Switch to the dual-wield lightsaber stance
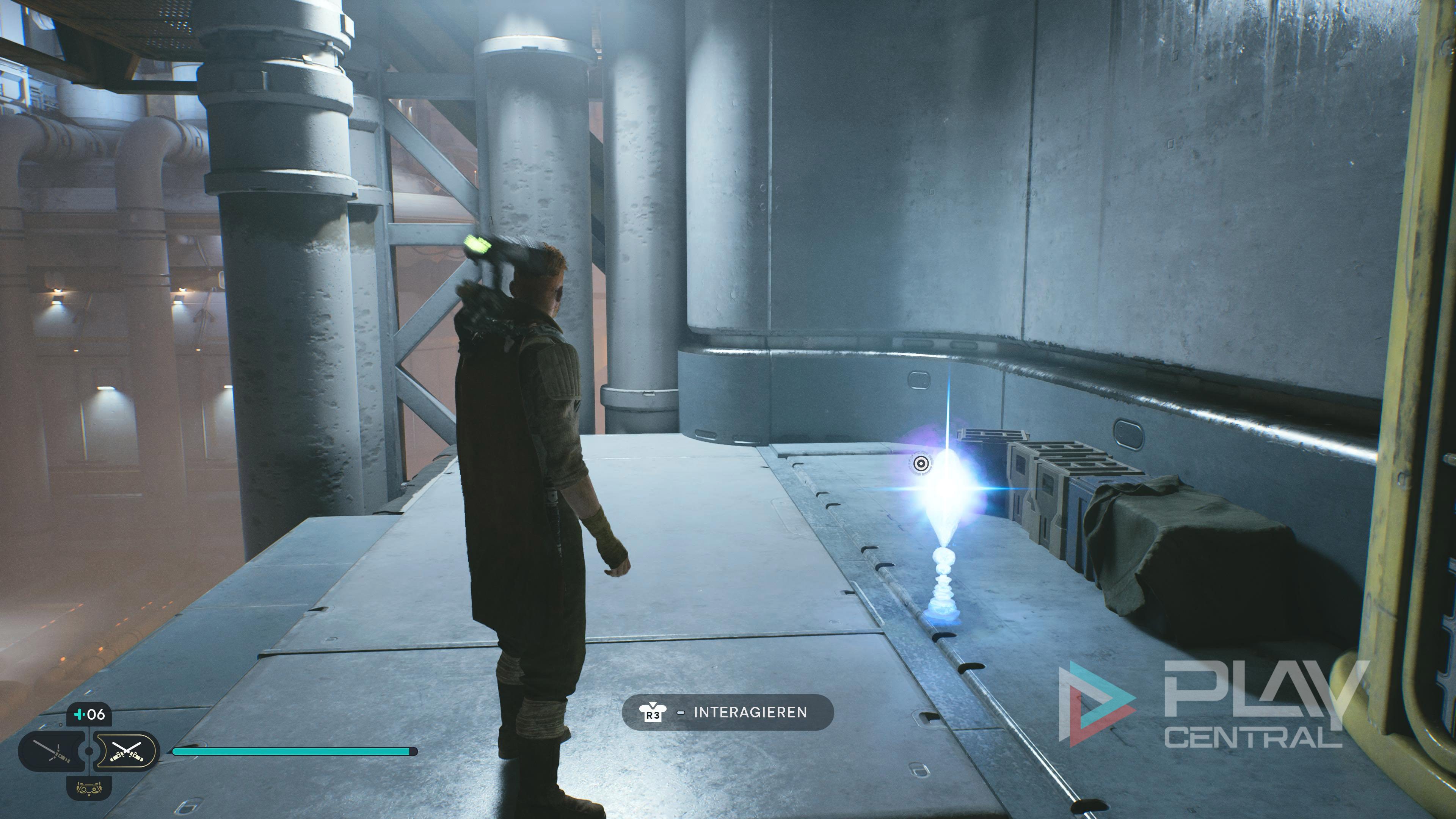Viewport: 1456px width, 819px height. 126,751
